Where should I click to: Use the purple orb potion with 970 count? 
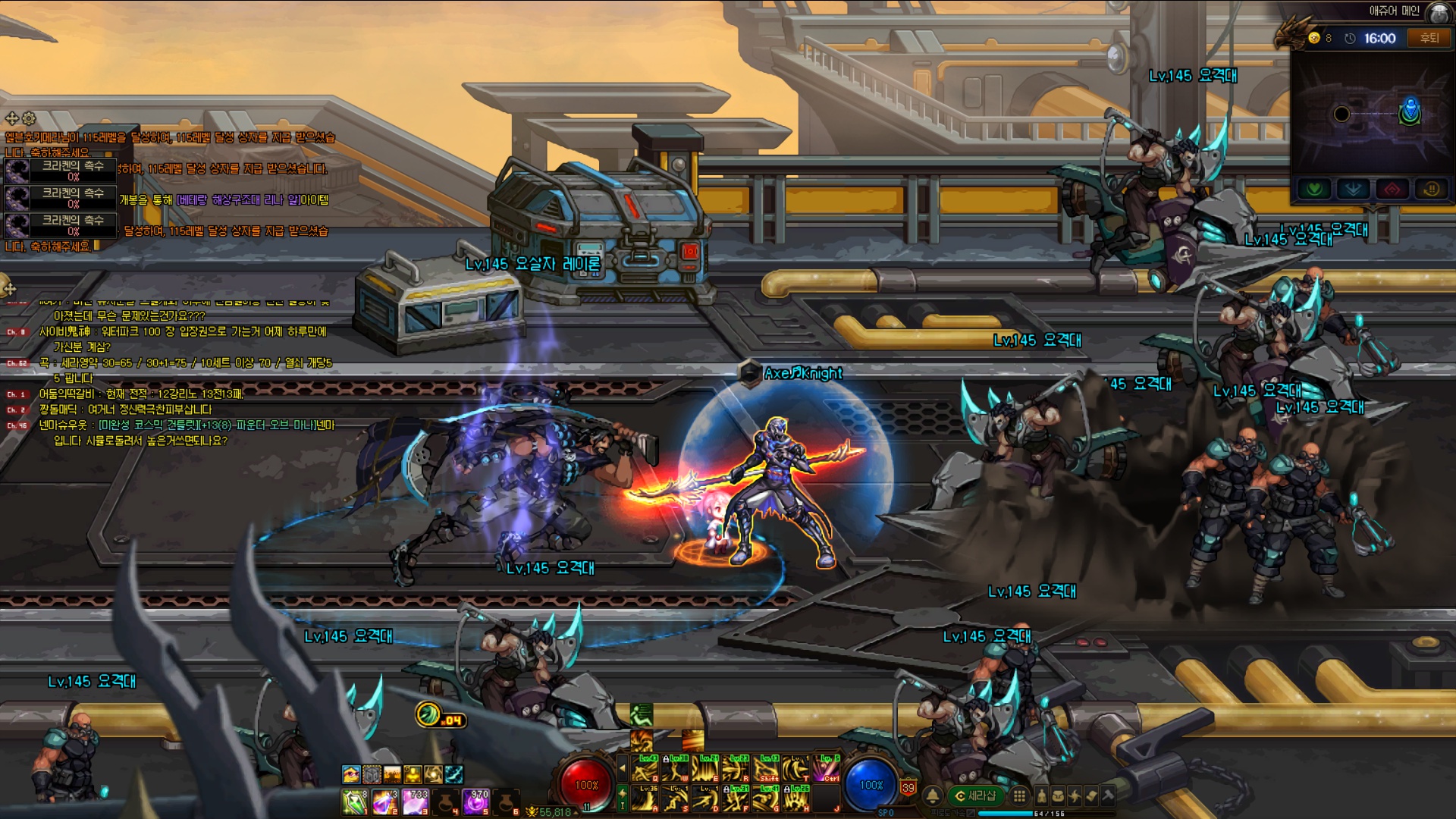[476, 802]
